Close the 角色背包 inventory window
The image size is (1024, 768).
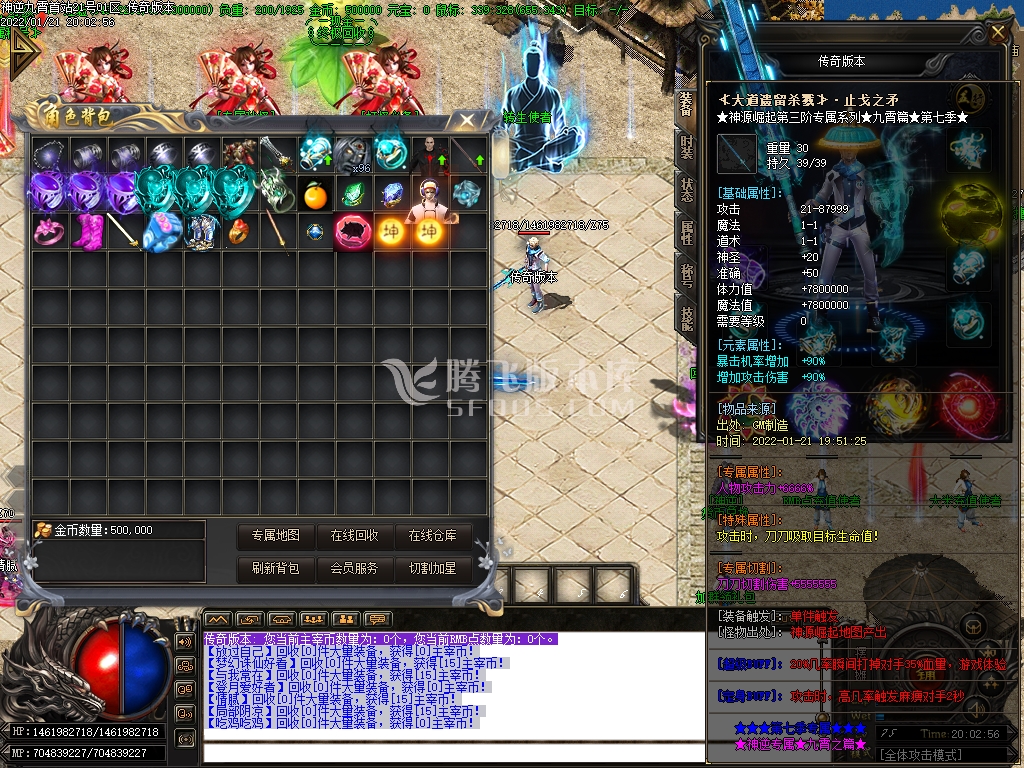pyautogui.click(x=467, y=120)
